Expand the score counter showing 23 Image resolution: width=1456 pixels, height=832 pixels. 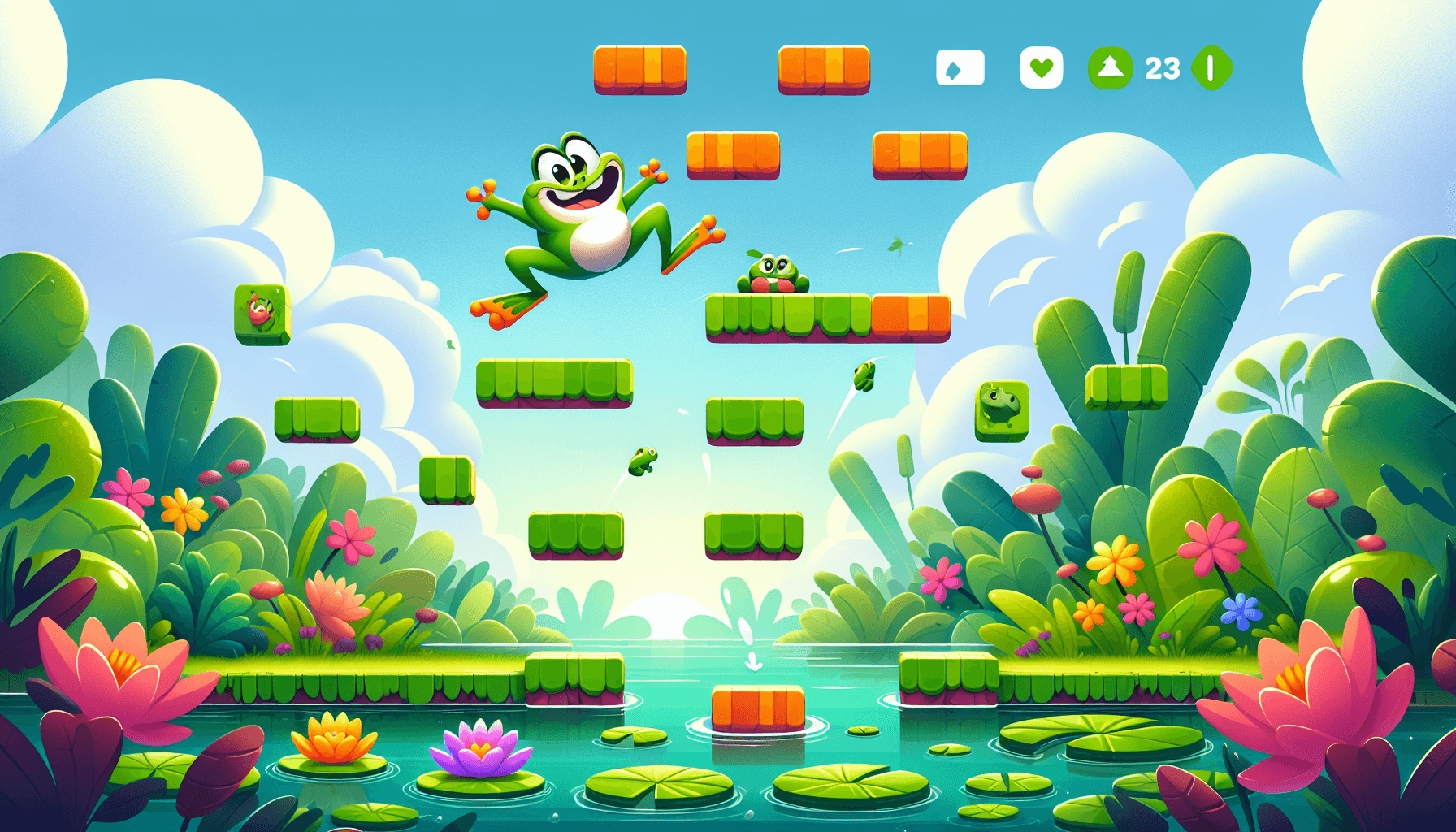pyautogui.click(x=1162, y=68)
